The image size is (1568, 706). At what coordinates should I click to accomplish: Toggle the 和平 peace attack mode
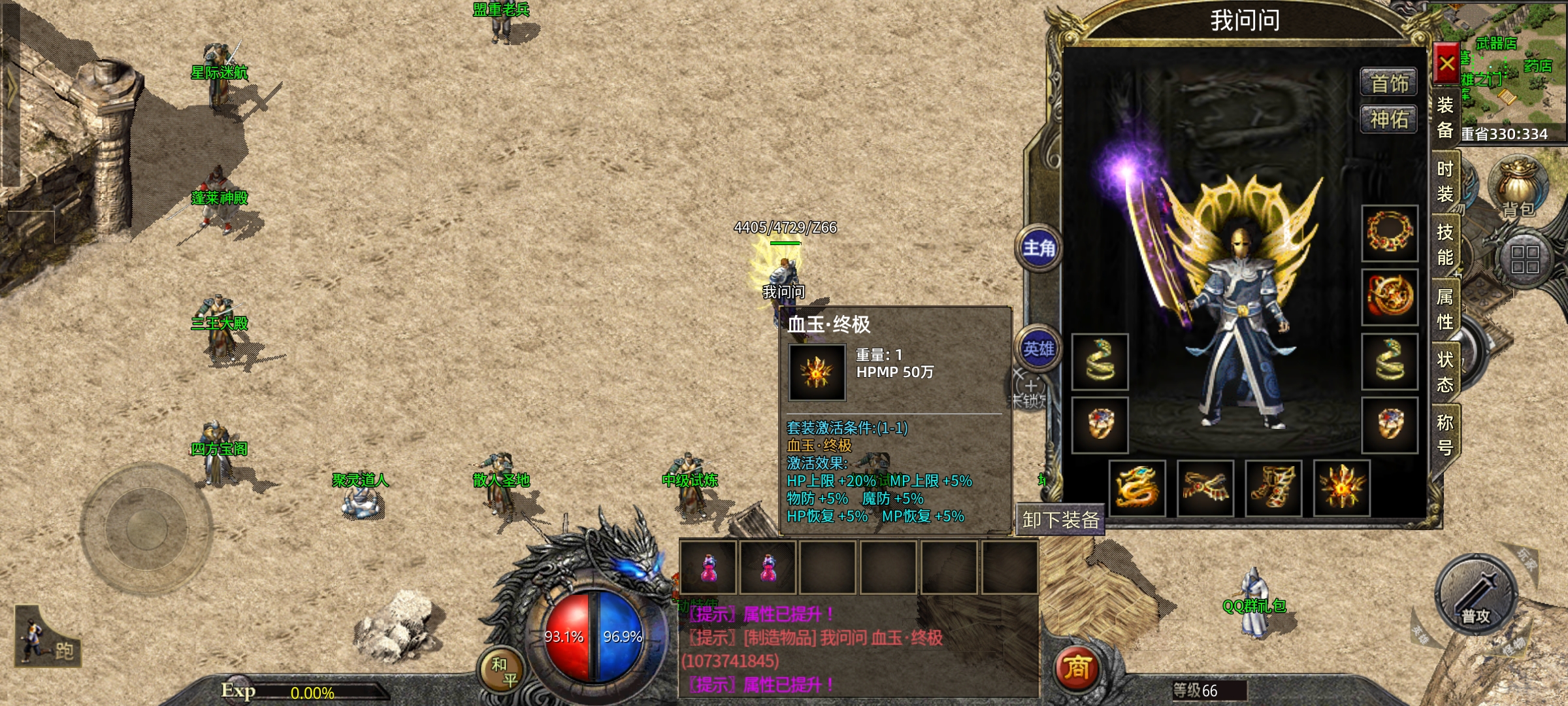[504, 672]
